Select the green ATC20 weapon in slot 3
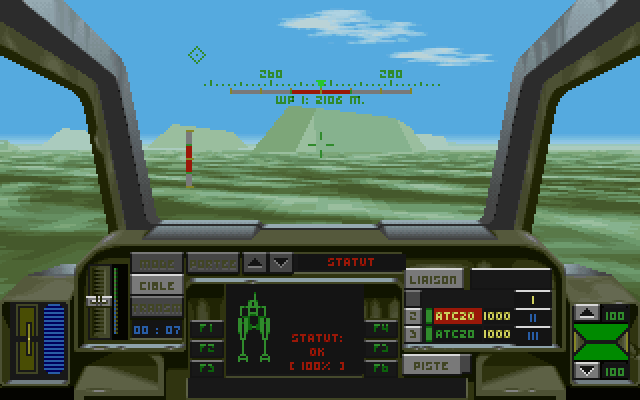This screenshot has width=640, height=400. click(456, 335)
